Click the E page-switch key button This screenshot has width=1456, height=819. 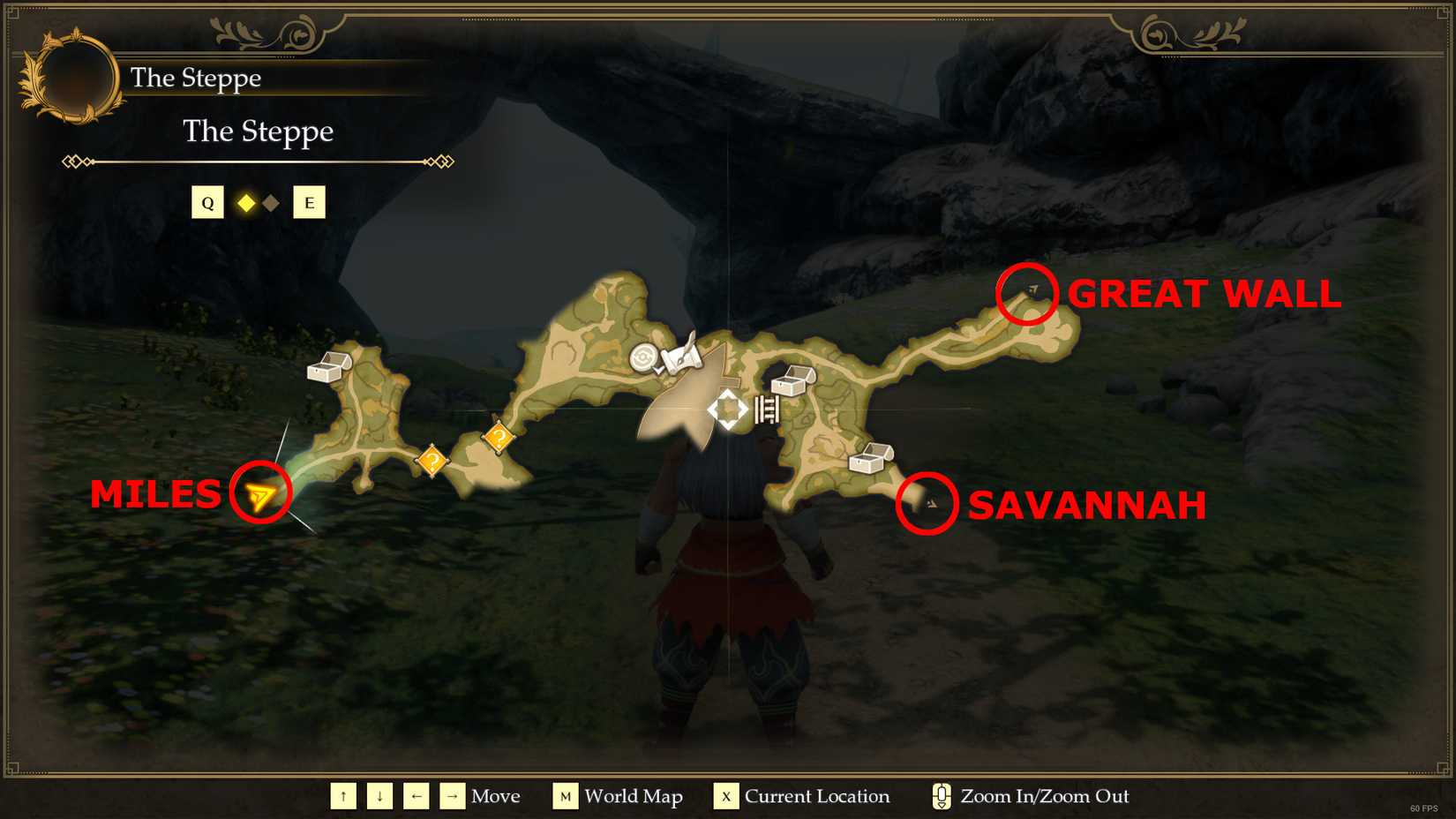(x=309, y=202)
